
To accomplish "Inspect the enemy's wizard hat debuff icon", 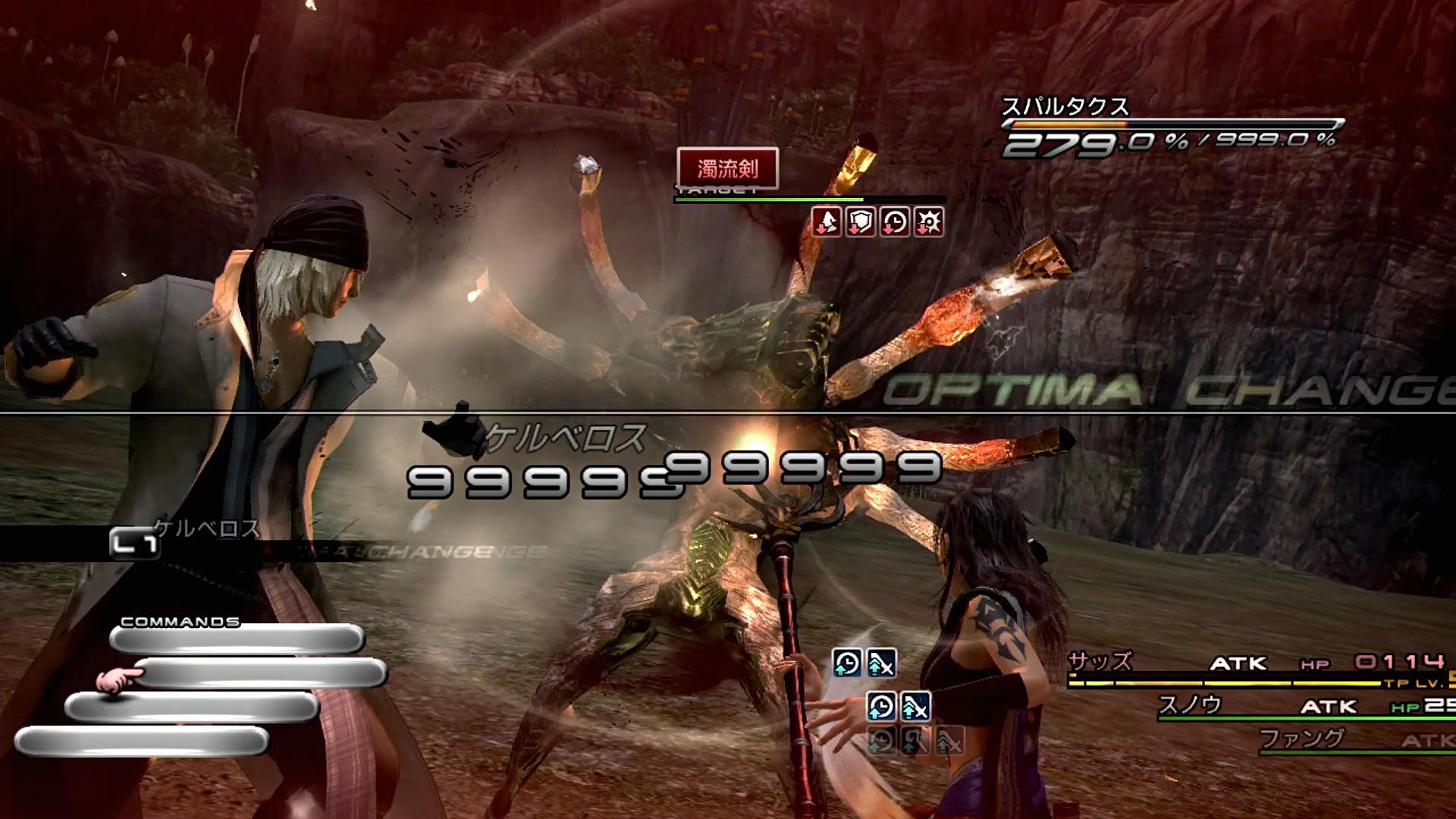I will pos(826,222).
